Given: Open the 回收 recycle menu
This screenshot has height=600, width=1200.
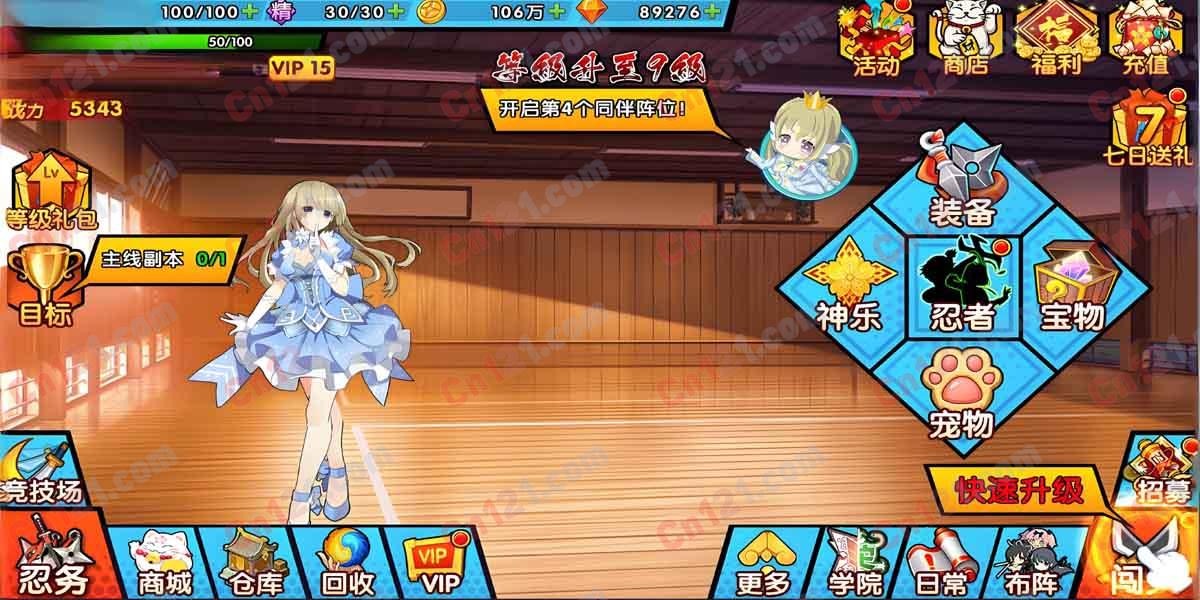Looking at the screenshot, I should [347, 562].
